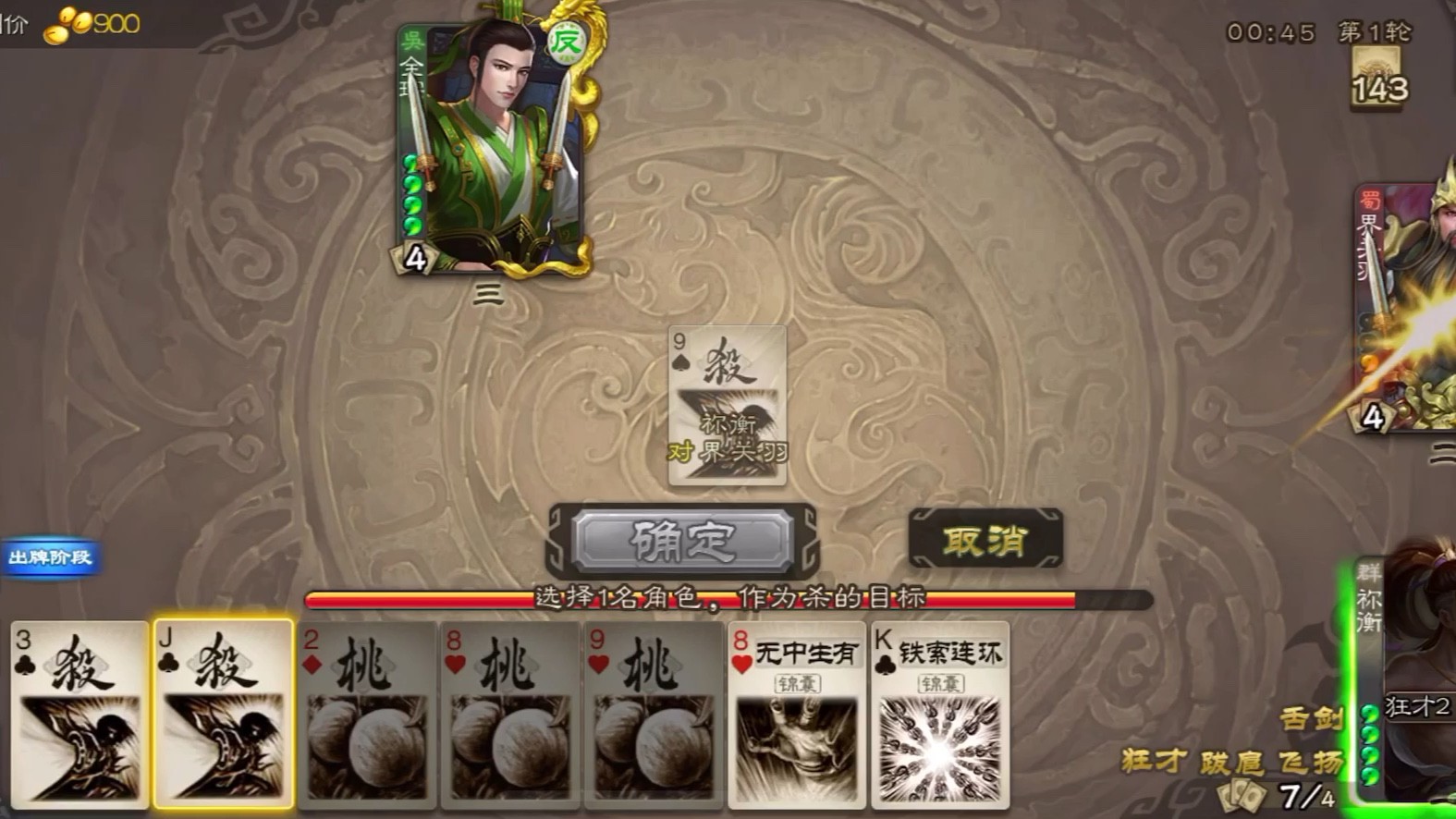Toggle selection of the 2 diamond 桃 card
This screenshot has height=819, width=1456.
click(365, 721)
